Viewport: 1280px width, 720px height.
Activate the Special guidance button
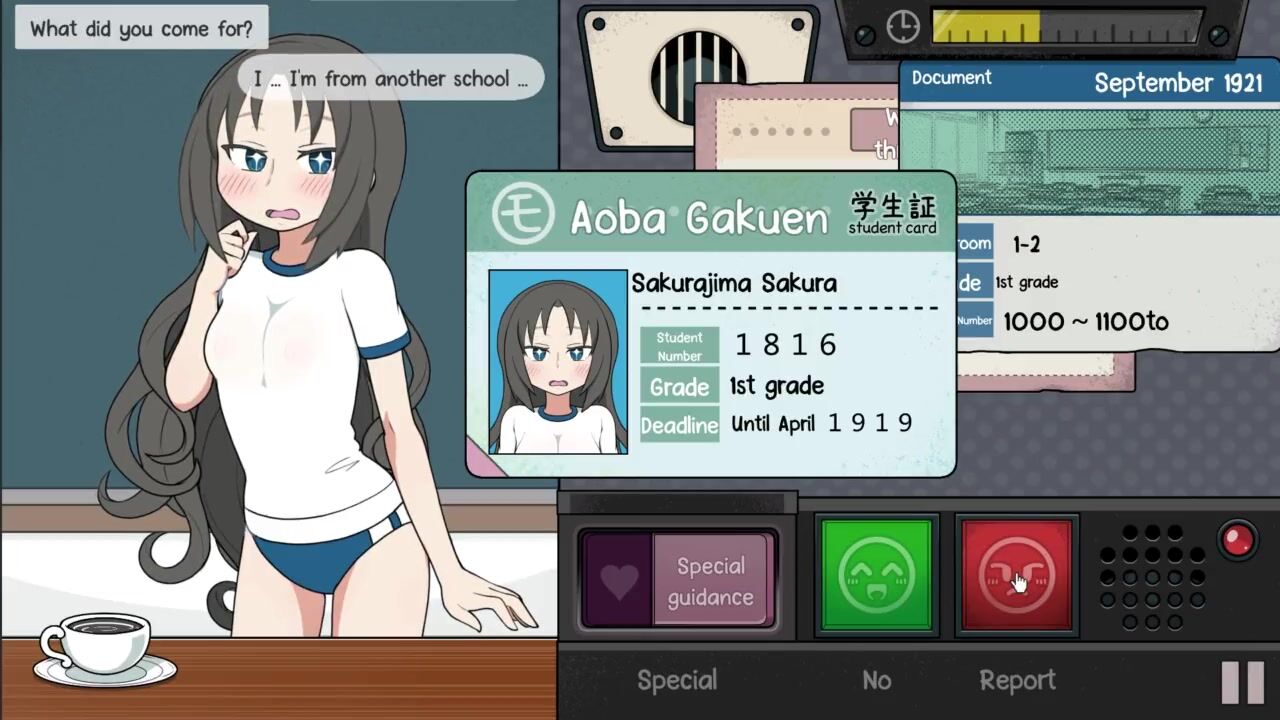679,581
